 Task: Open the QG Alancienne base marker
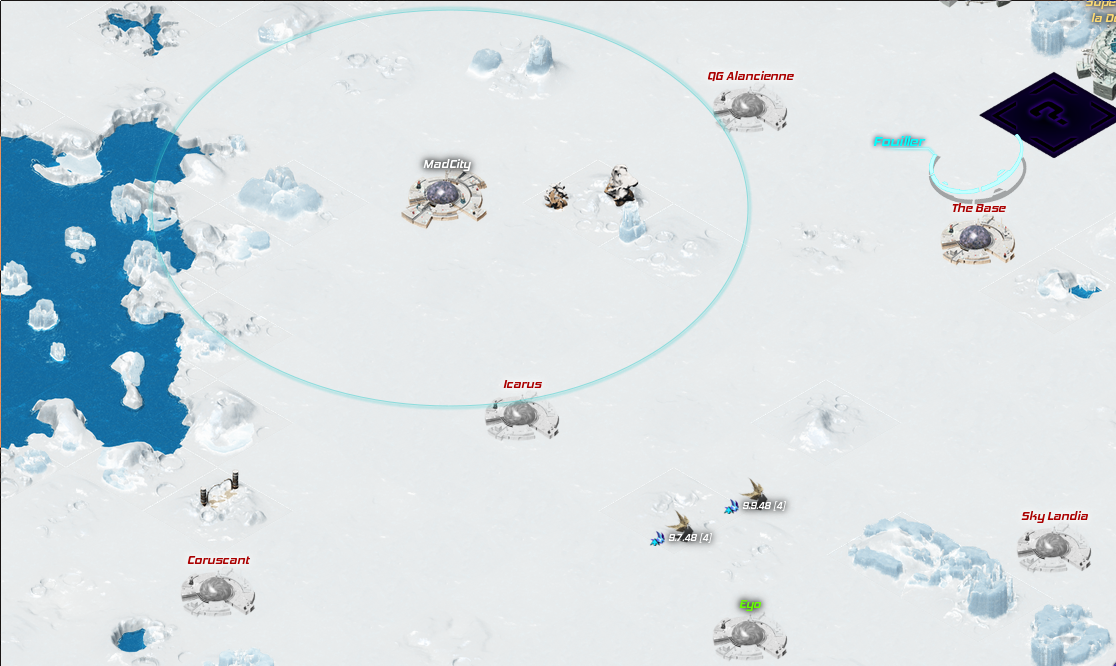point(749,108)
